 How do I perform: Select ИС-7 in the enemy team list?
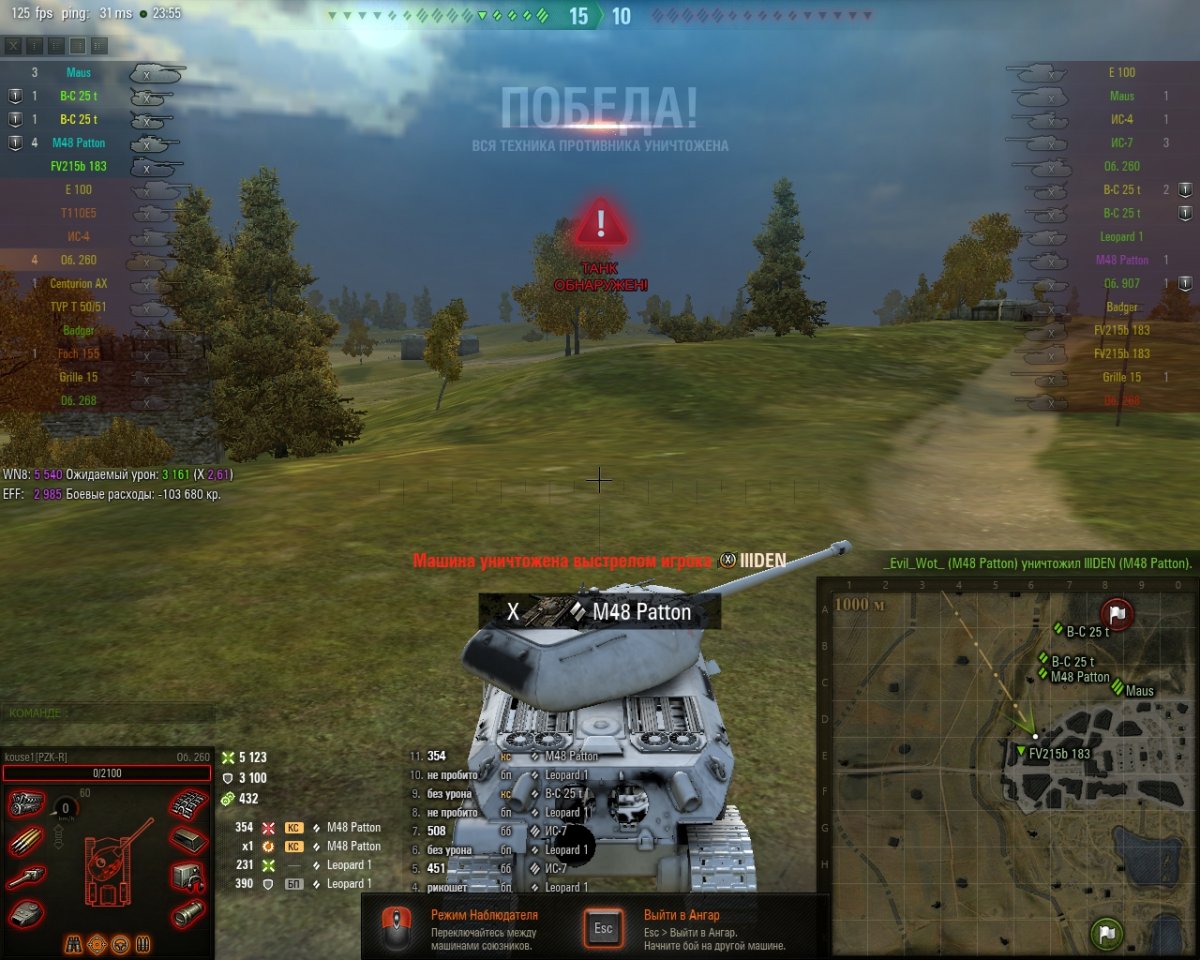(x=1122, y=143)
